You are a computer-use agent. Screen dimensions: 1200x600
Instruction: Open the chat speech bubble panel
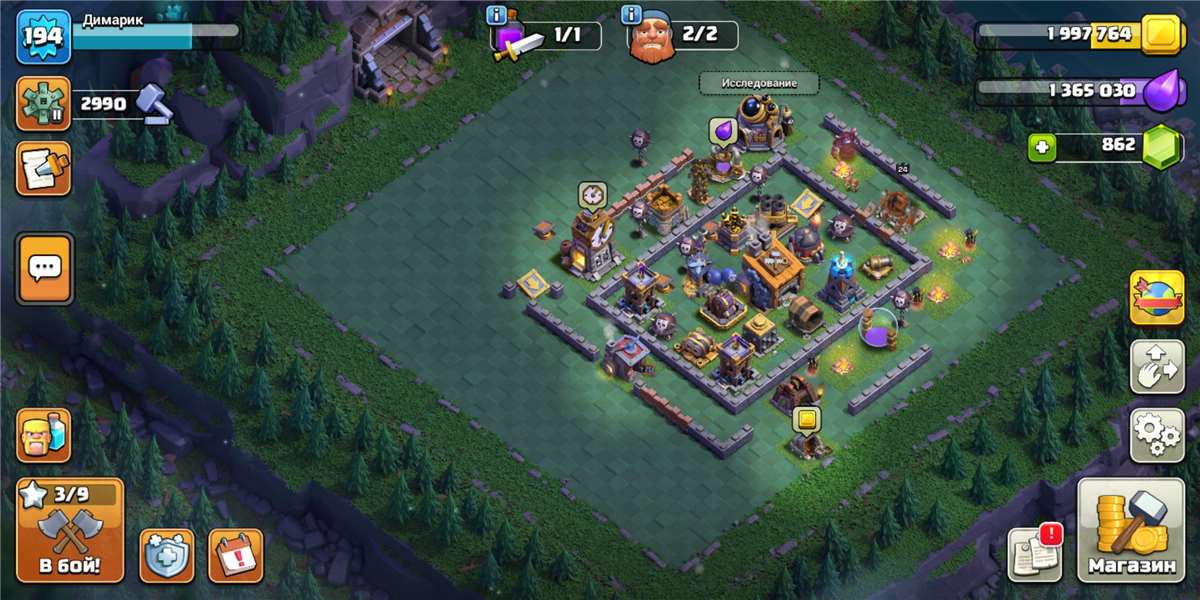[45, 268]
